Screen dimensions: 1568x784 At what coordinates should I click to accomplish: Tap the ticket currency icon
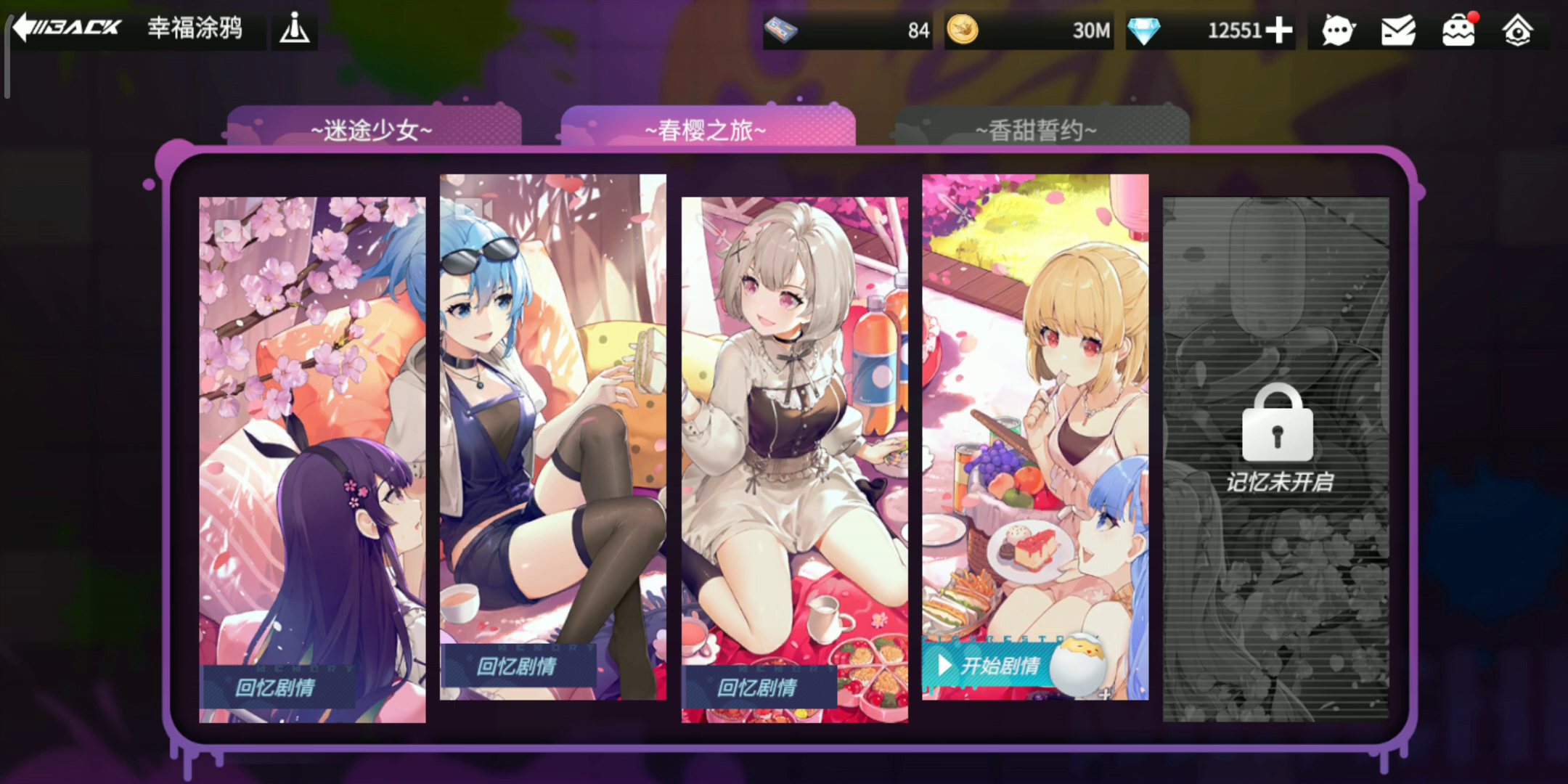pos(781,30)
